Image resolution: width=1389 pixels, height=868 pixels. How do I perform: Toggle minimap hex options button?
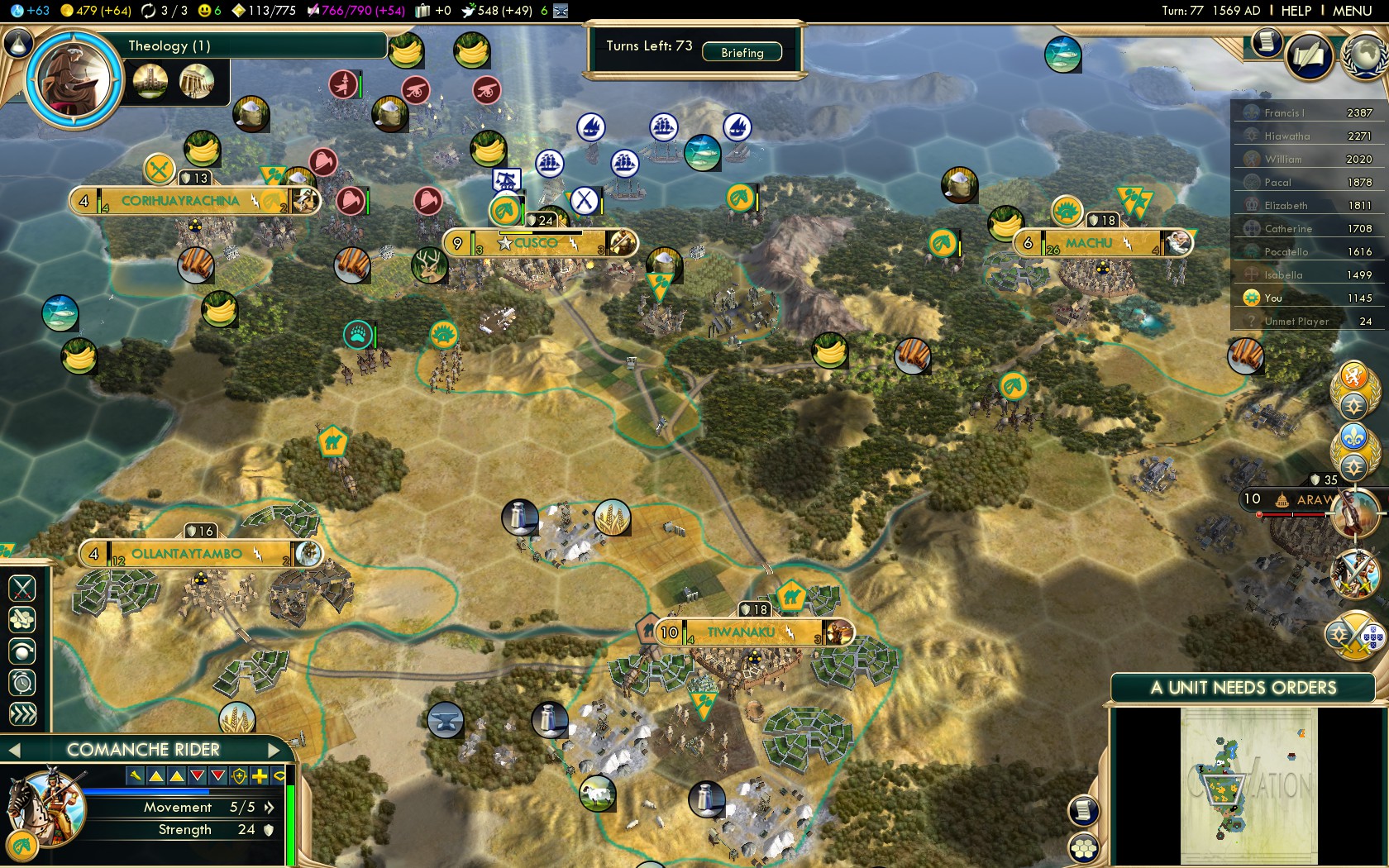click(1083, 847)
